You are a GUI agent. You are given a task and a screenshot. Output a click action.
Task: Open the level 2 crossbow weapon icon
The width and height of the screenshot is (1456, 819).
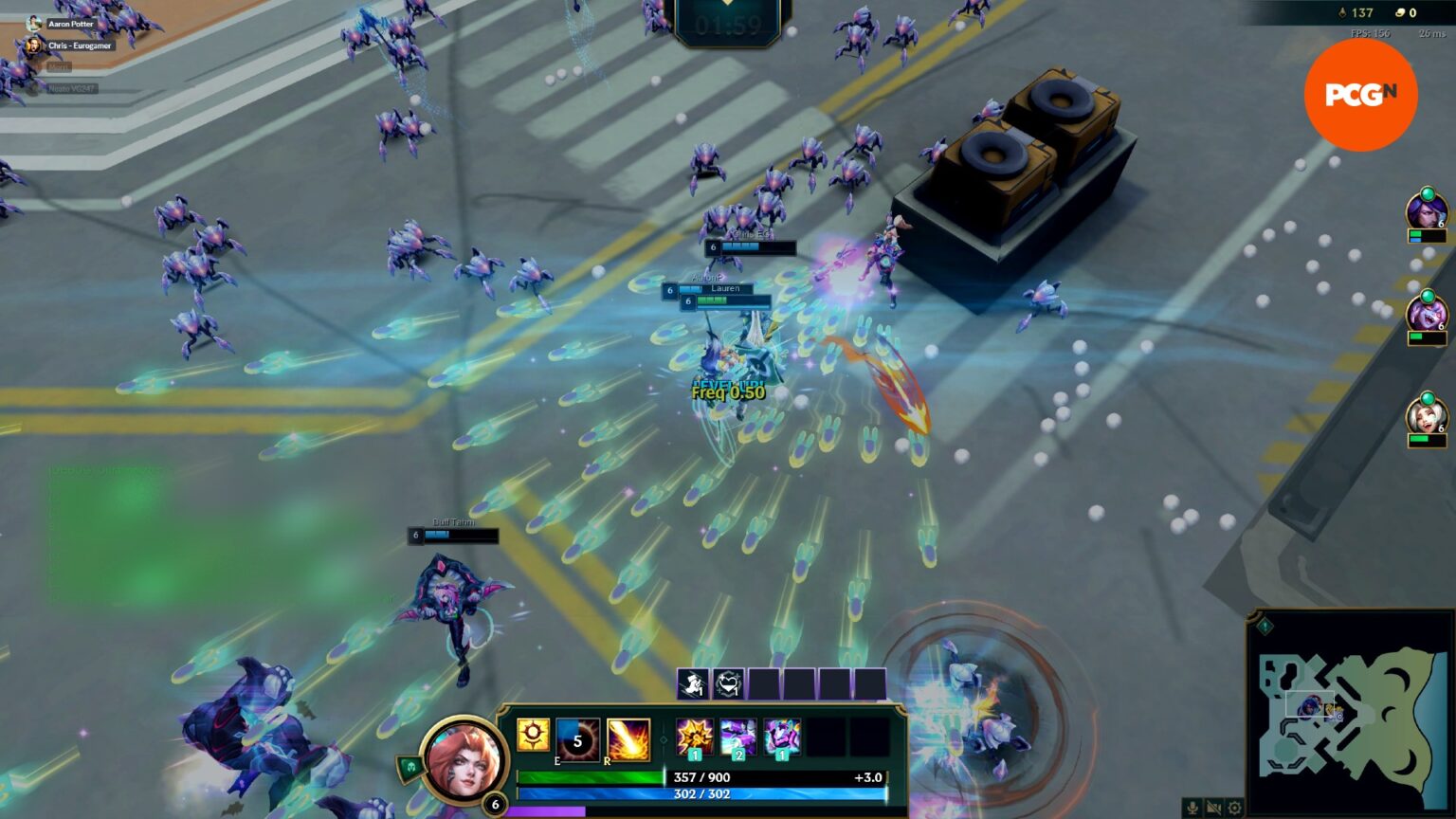pos(737,737)
